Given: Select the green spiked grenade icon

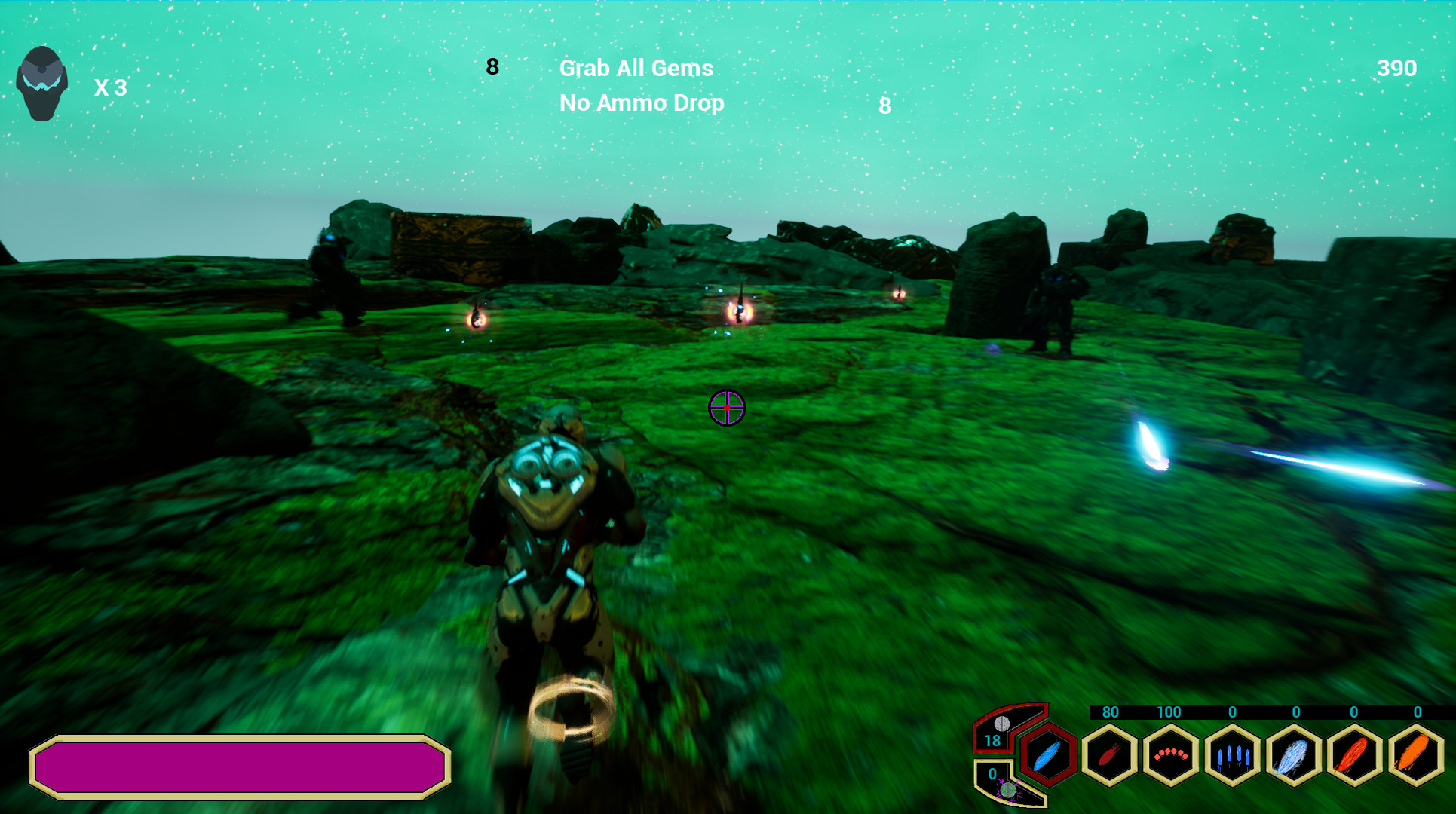Looking at the screenshot, I should [x=1009, y=791].
